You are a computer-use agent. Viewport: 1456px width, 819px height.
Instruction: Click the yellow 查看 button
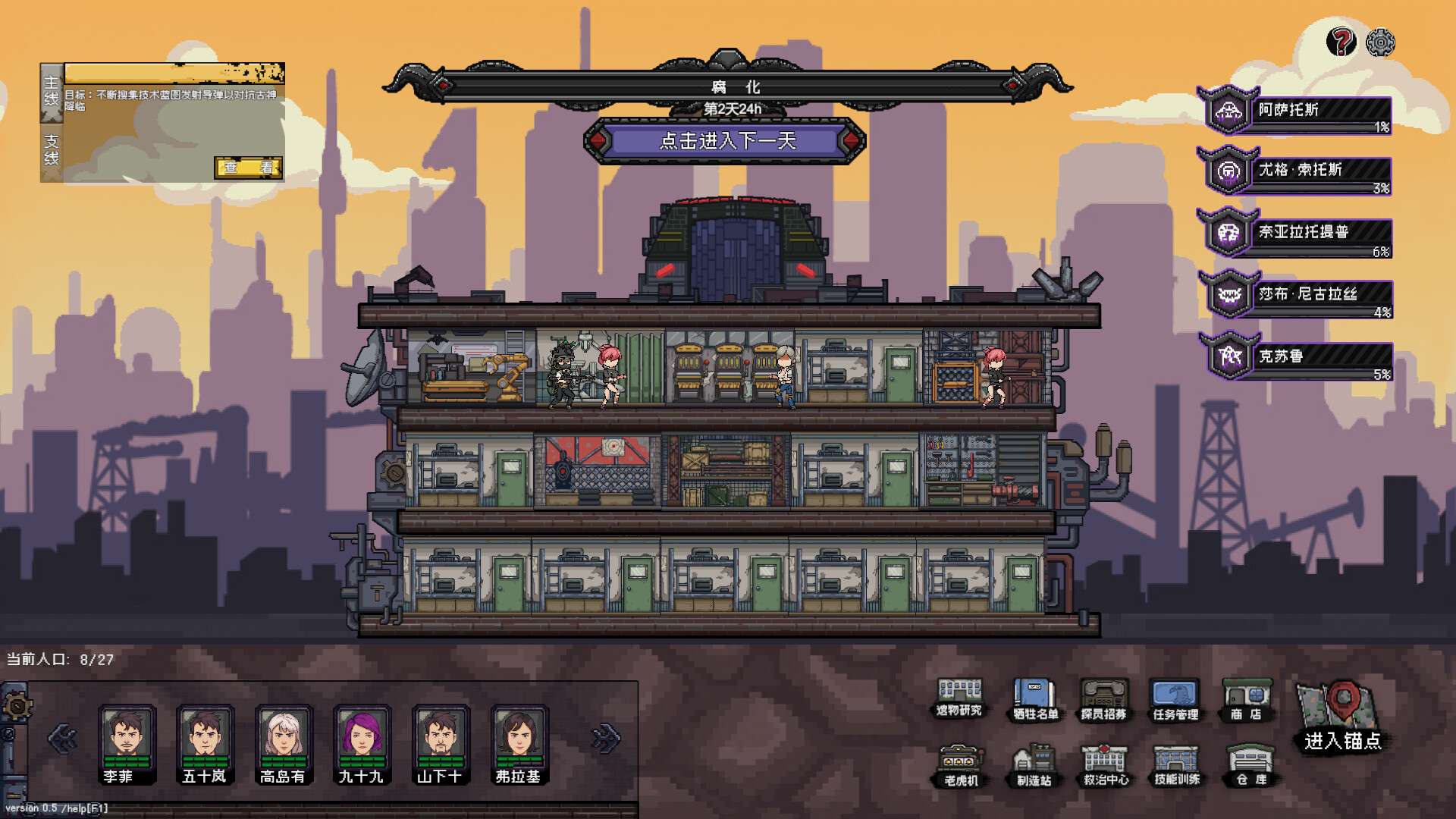248,168
